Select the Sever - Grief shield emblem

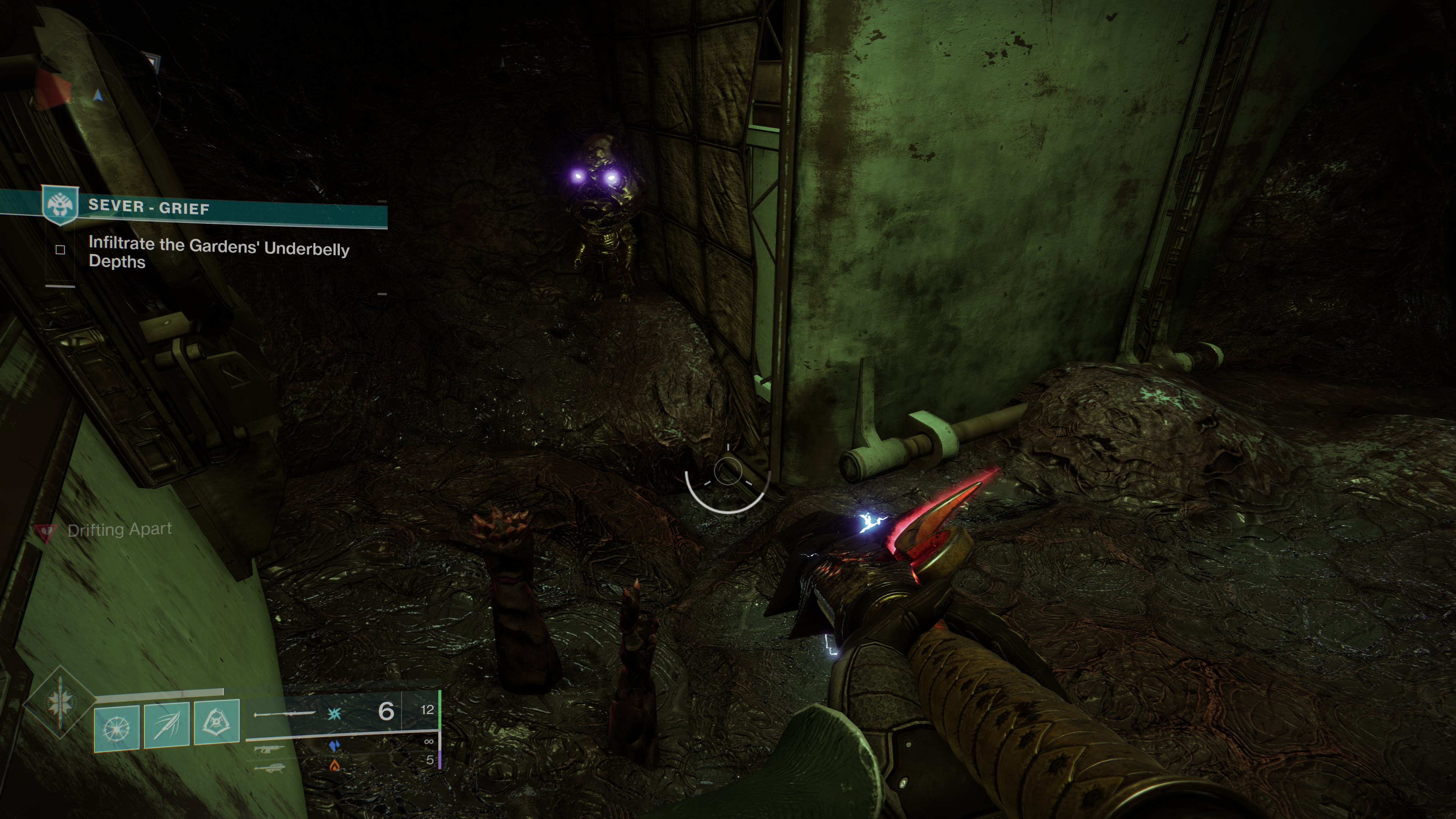click(x=61, y=205)
